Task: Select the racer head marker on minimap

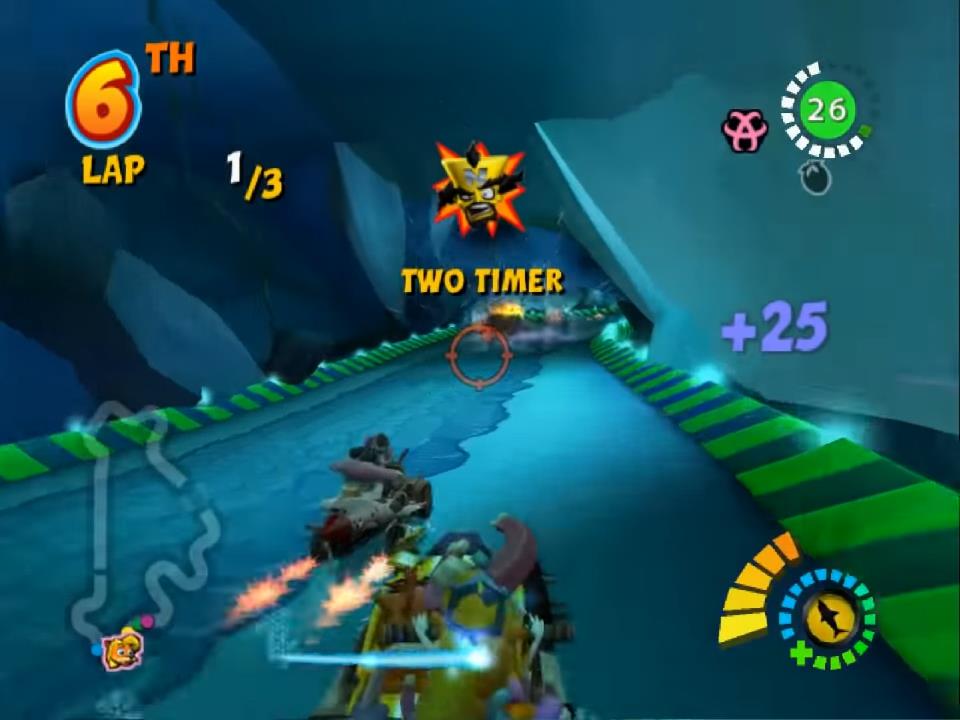Action: (122, 647)
